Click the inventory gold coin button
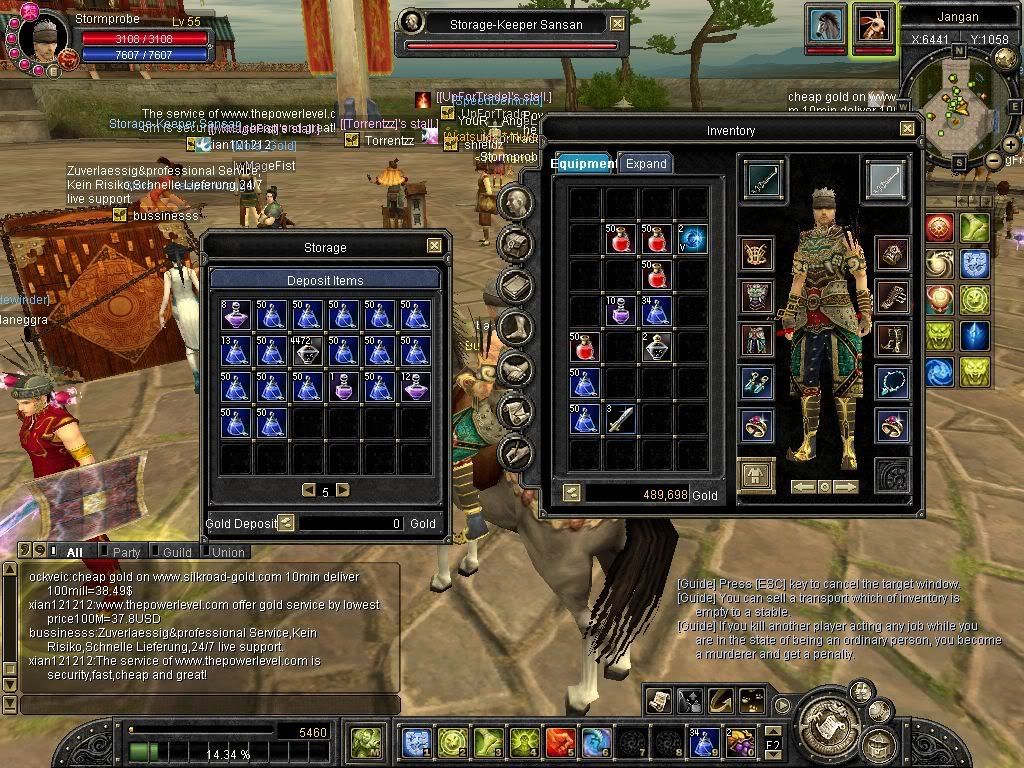The image size is (1024, 768). coord(571,493)
